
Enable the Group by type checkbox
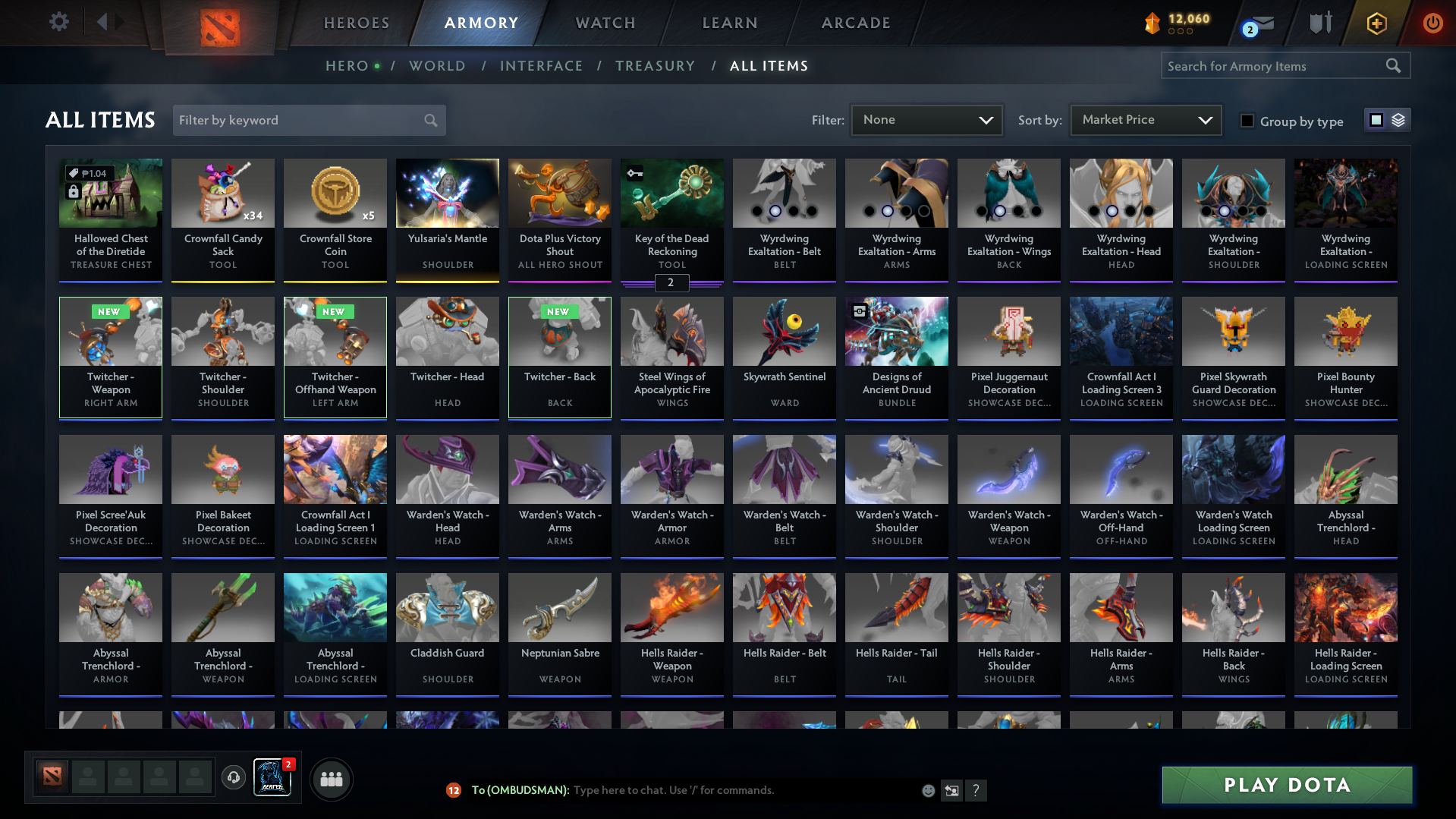pos(1247,121)
